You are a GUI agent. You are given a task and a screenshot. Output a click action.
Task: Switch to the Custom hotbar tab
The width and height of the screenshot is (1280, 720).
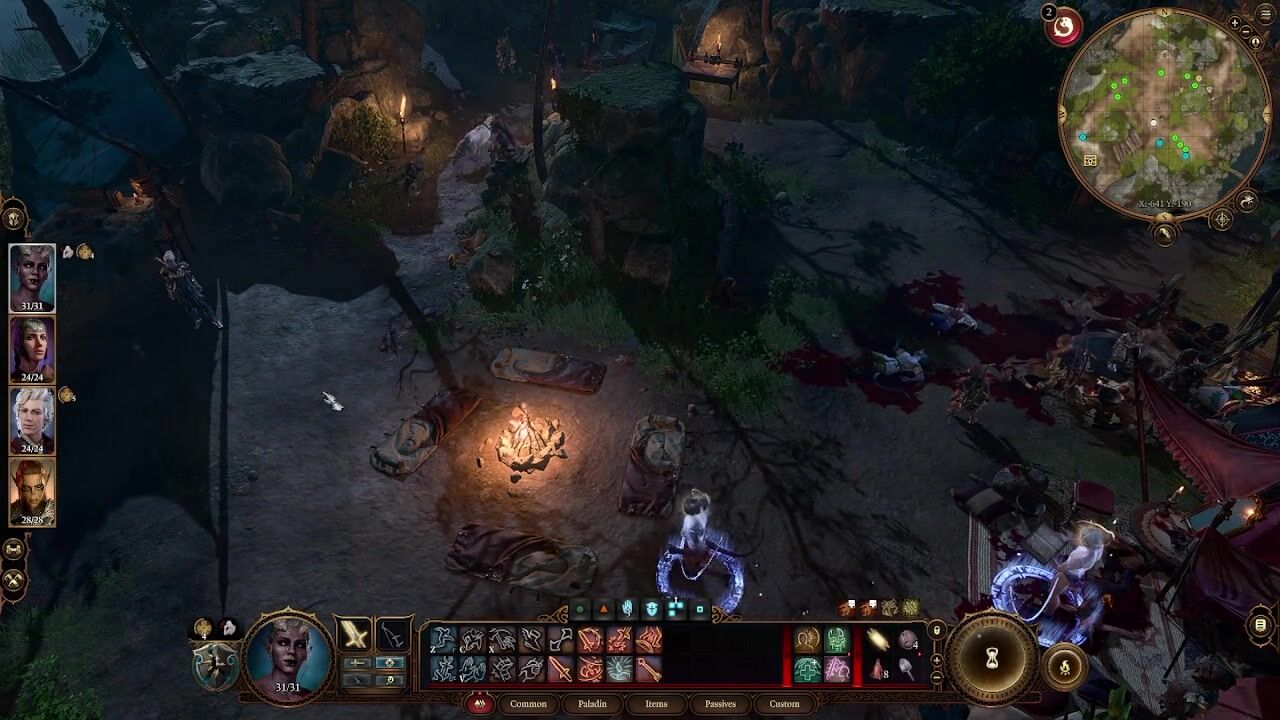click(x=784, y=704)
